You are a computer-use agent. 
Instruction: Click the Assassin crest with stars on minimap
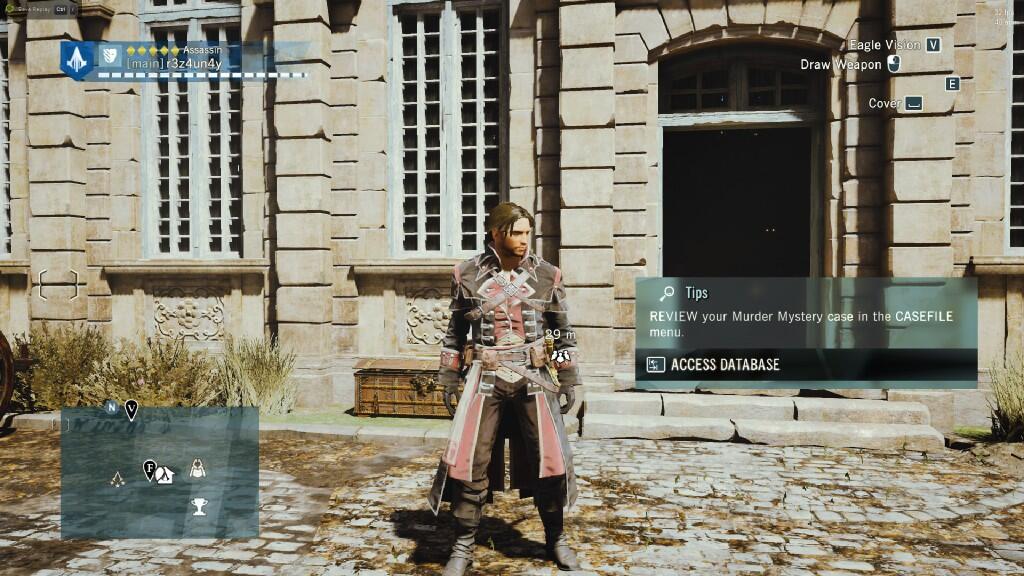(x=118, y=478)
